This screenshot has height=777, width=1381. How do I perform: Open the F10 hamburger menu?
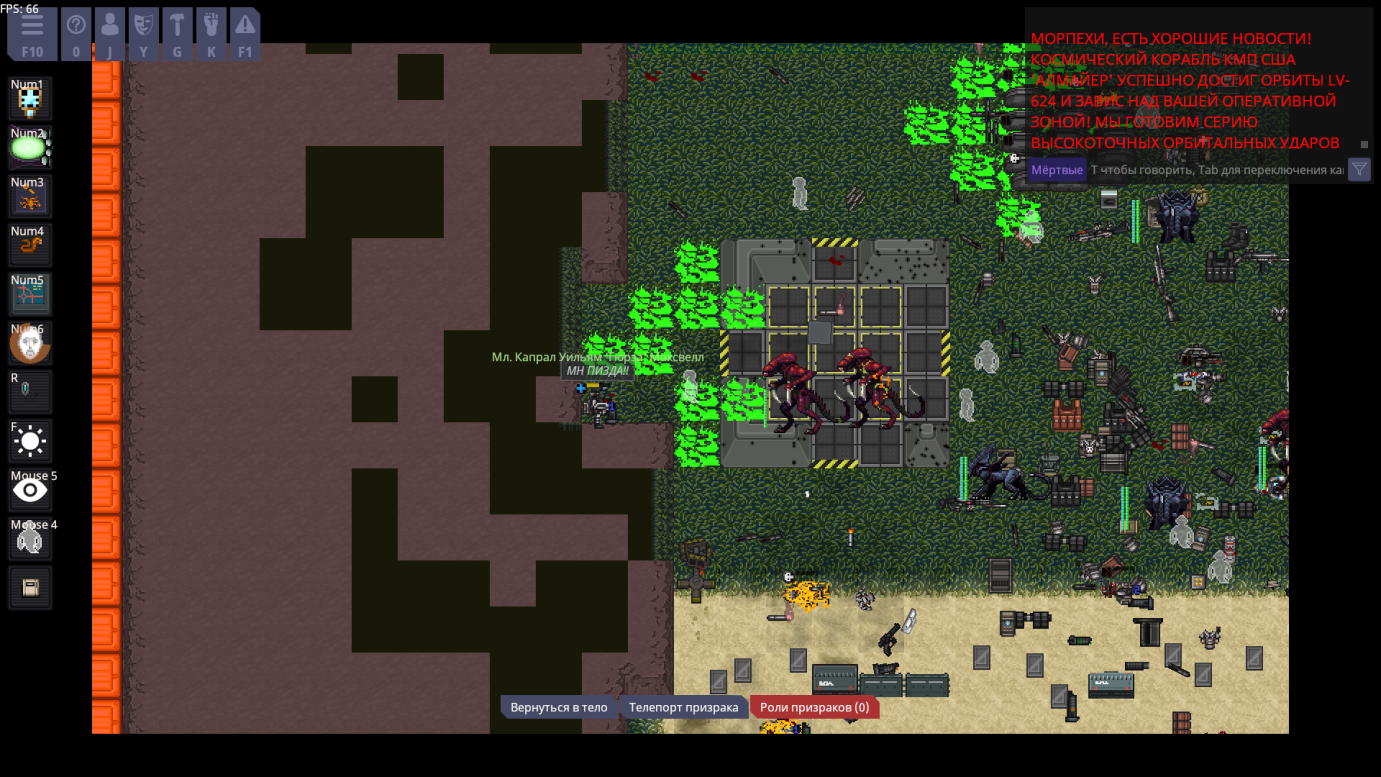(x=32, y=33)
